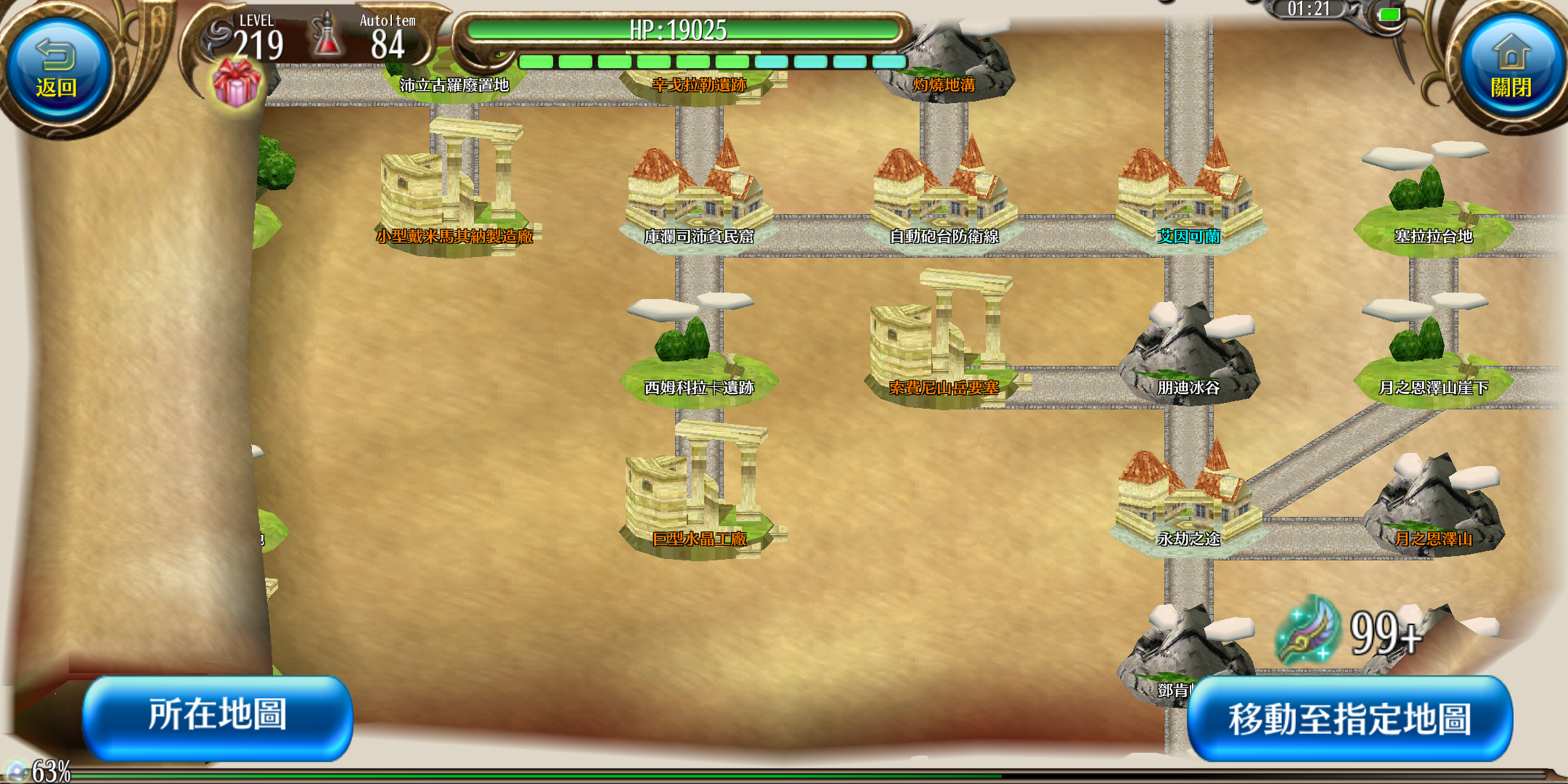
Task: Open the pink gift box icon
Action: (x=236, y=83)
